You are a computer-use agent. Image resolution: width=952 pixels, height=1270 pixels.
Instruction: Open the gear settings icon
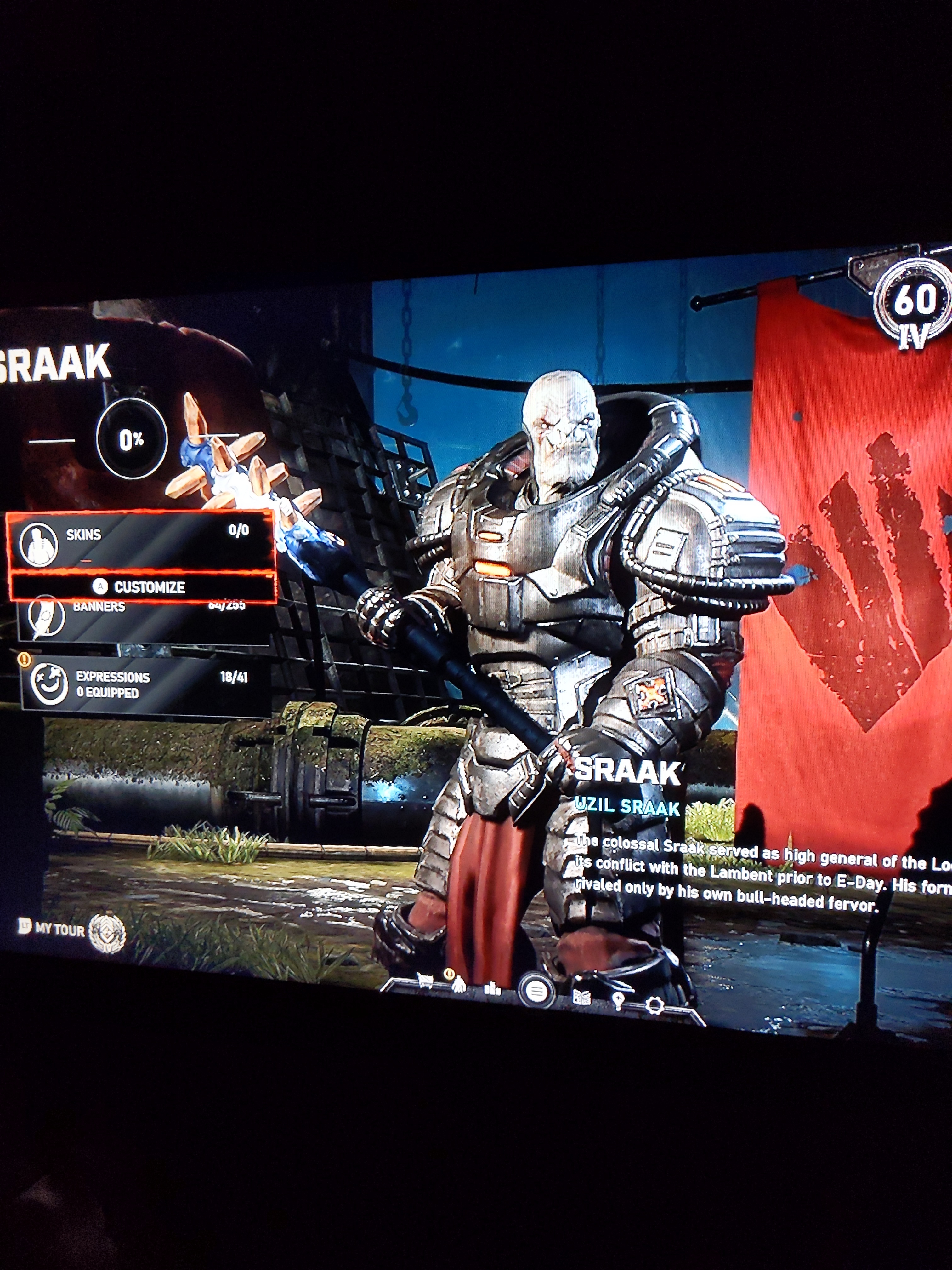click(654, 1006)
